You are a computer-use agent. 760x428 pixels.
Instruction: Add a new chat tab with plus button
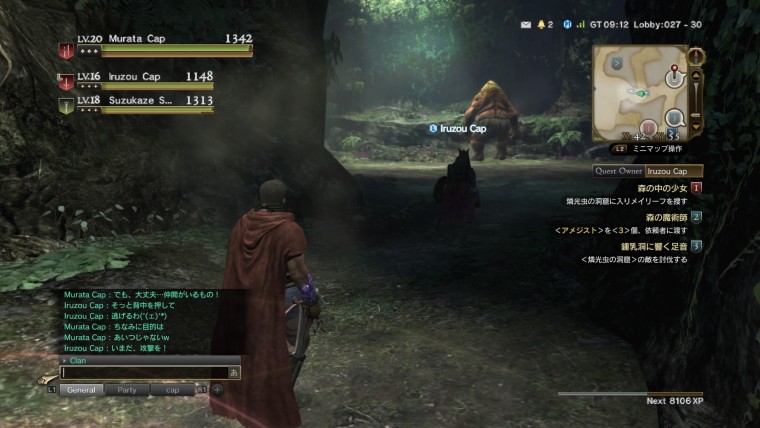[x=217, y=389]
